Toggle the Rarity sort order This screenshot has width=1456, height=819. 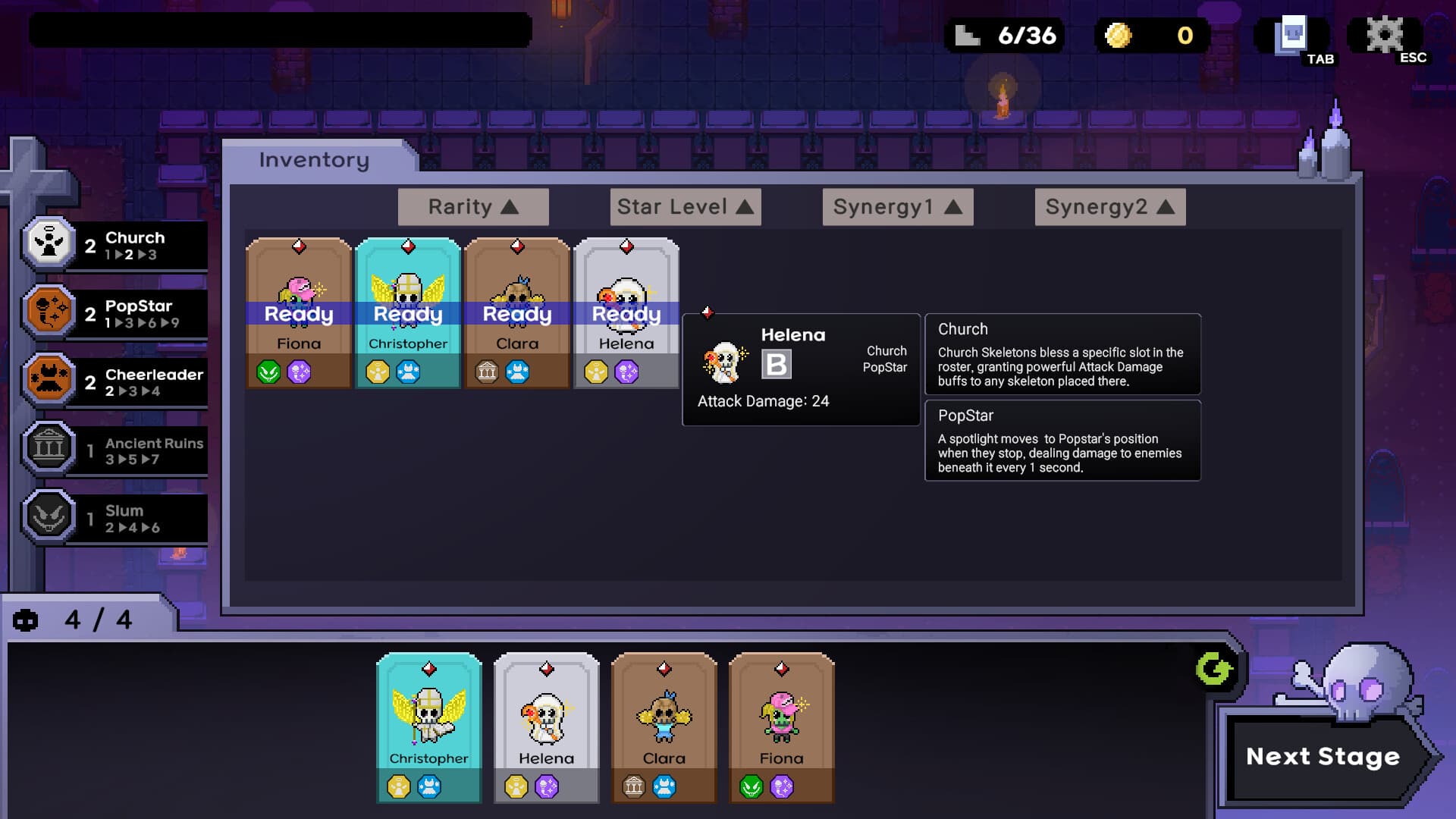[x=472, y=206]
